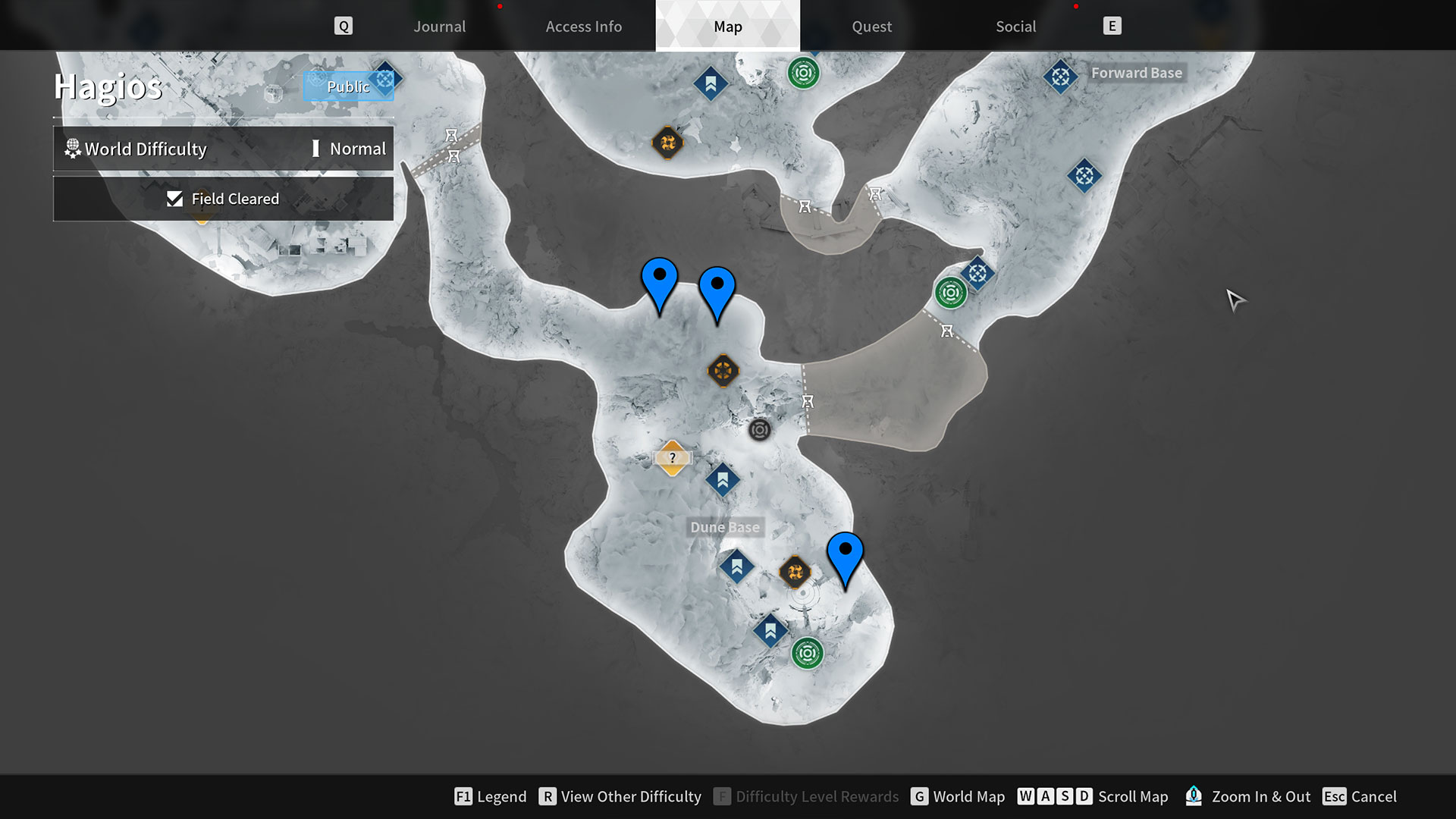Select the gray encounter icon in map center
This screenshot has width=1456, height=819.
760,430
